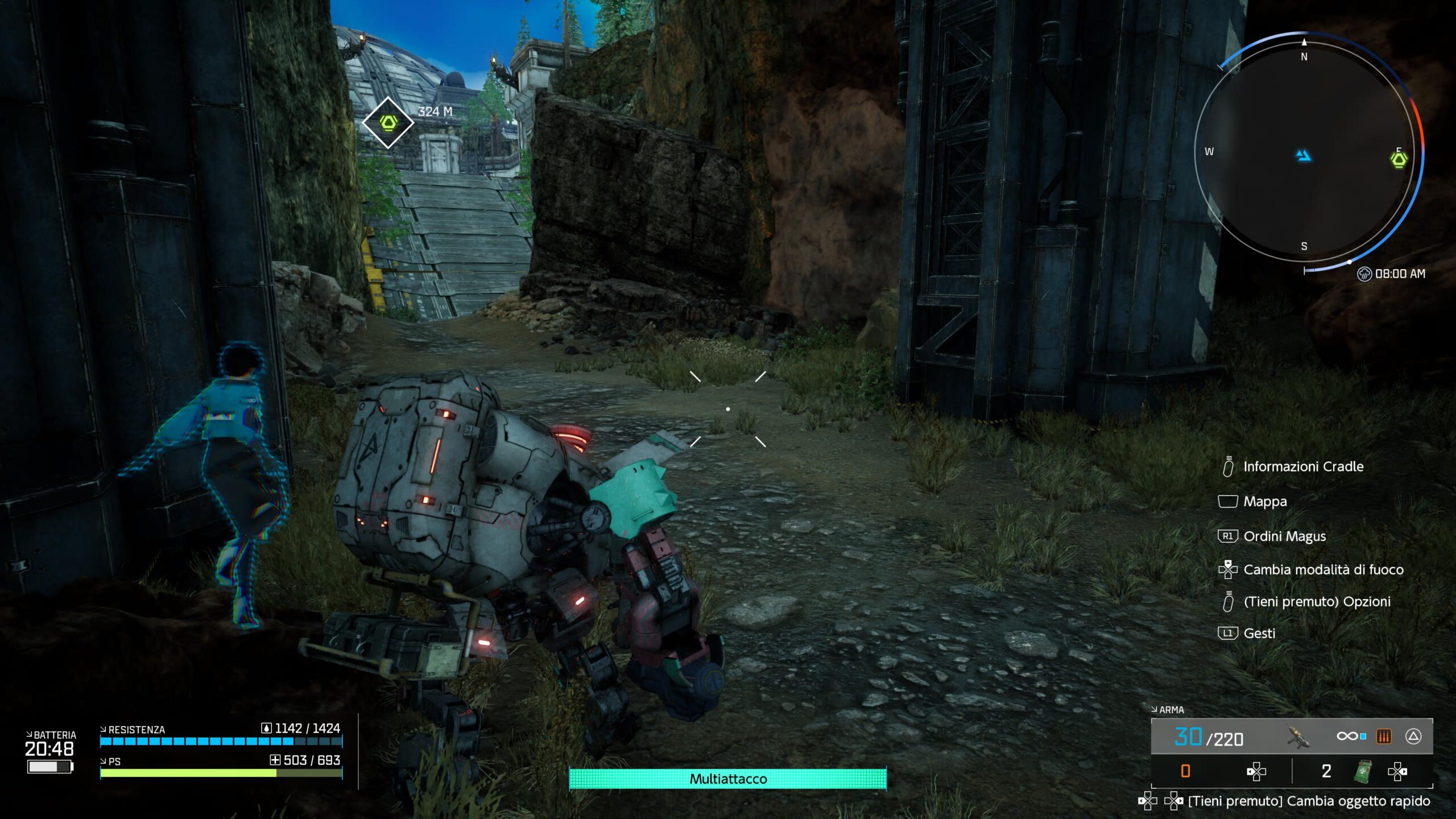Click the 324 M objective waypoint diamond
Screen dimensions: 1456x819
388,122
